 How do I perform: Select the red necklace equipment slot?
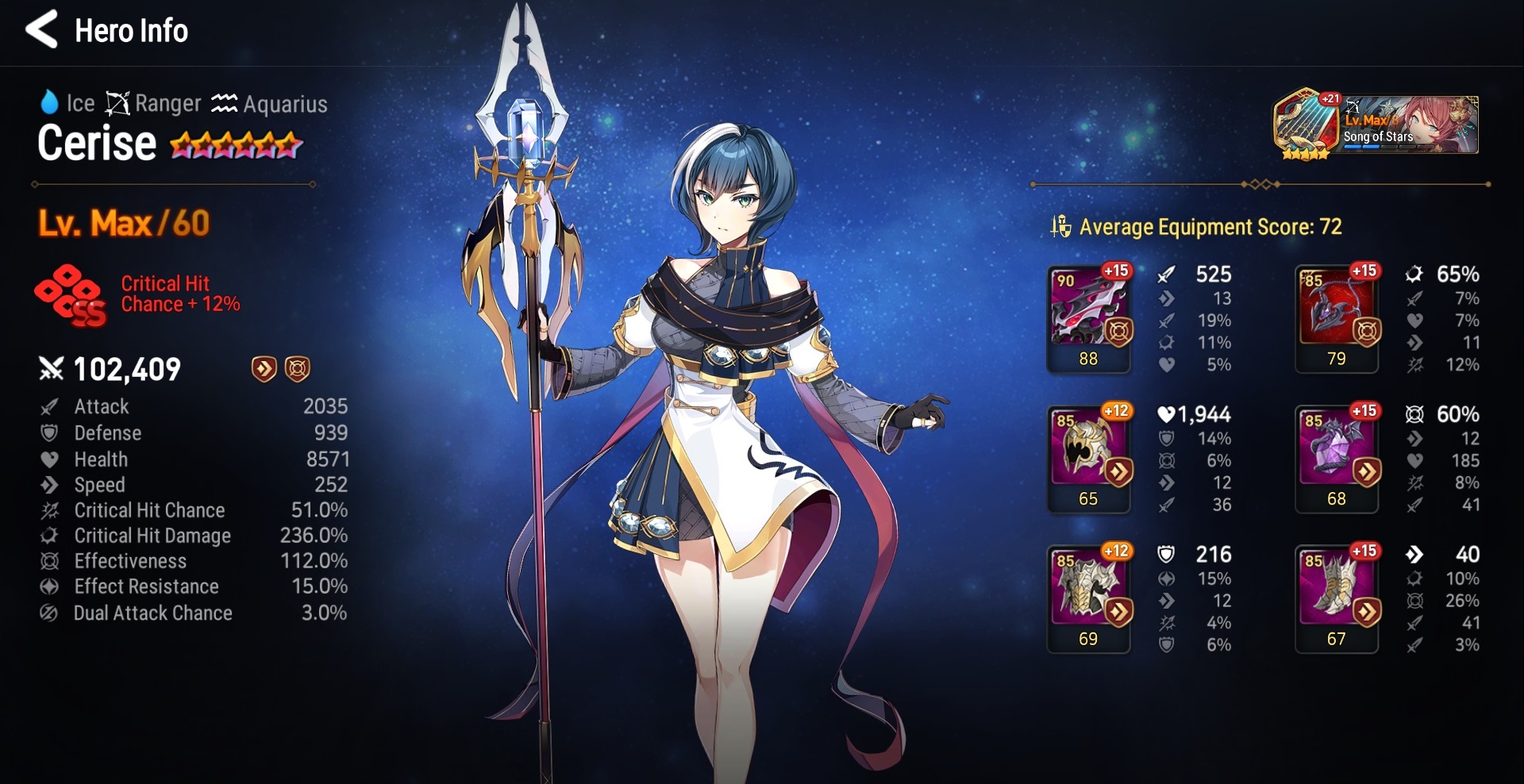coord(1337,317)
